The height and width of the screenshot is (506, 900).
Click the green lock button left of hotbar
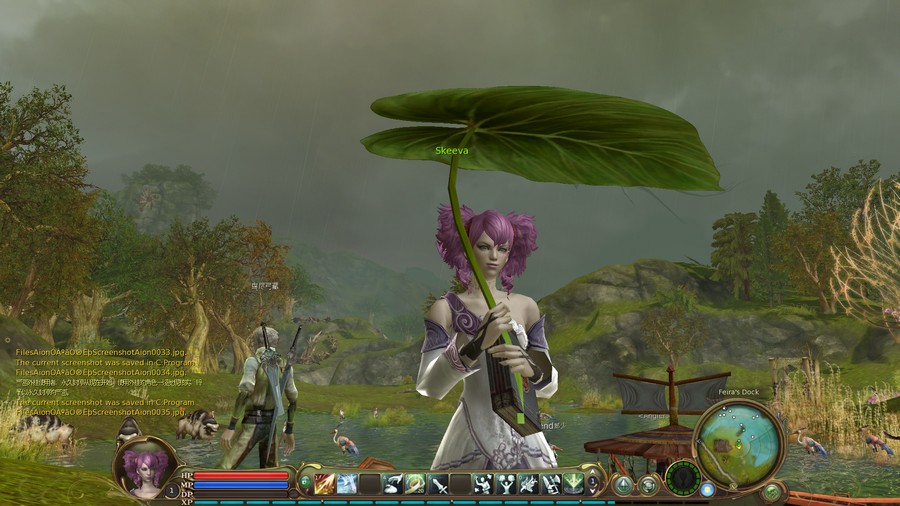coord(305,484)
